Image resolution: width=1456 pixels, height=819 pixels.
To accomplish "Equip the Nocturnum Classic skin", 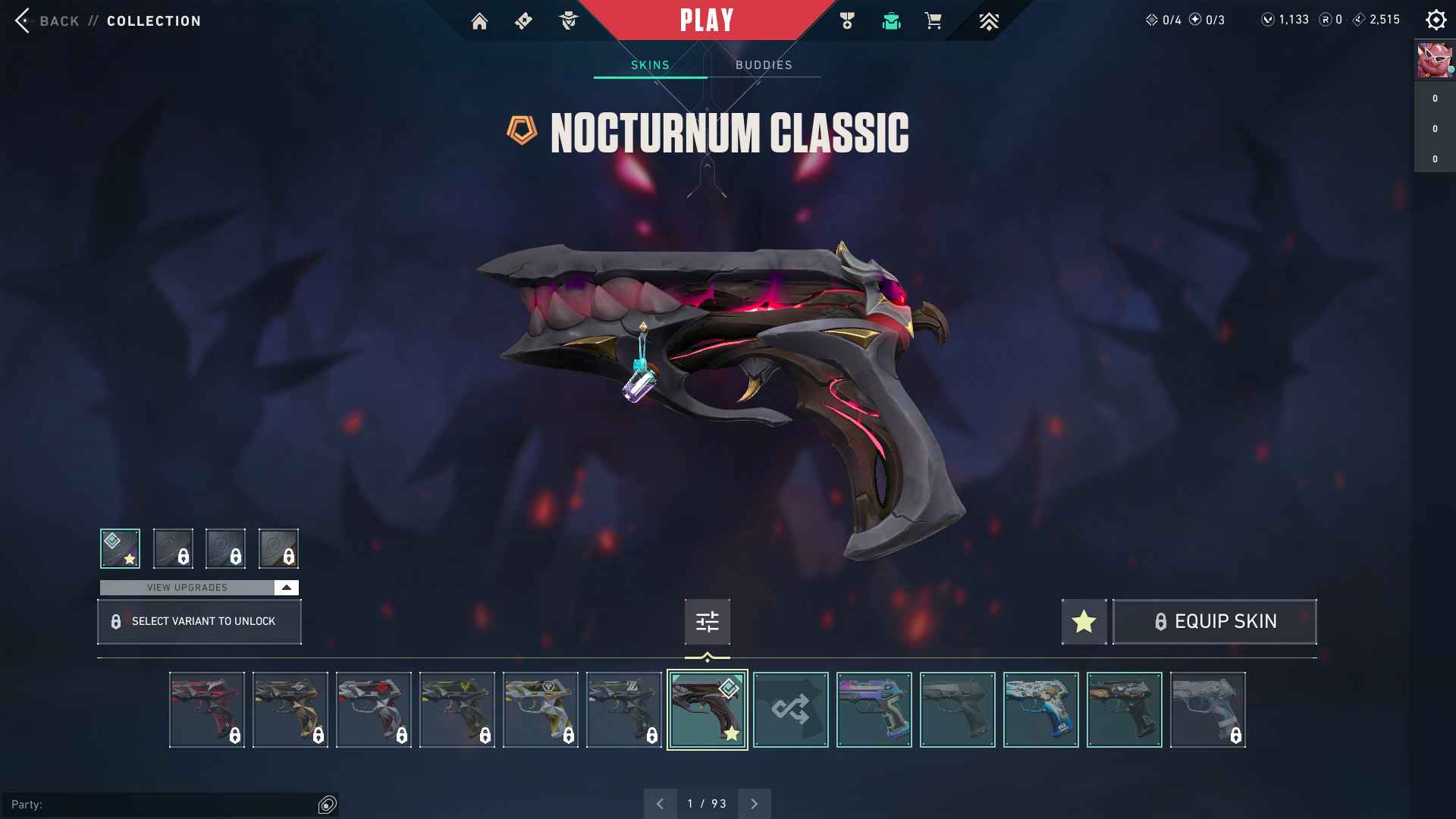I will [x=1214, y=622].
